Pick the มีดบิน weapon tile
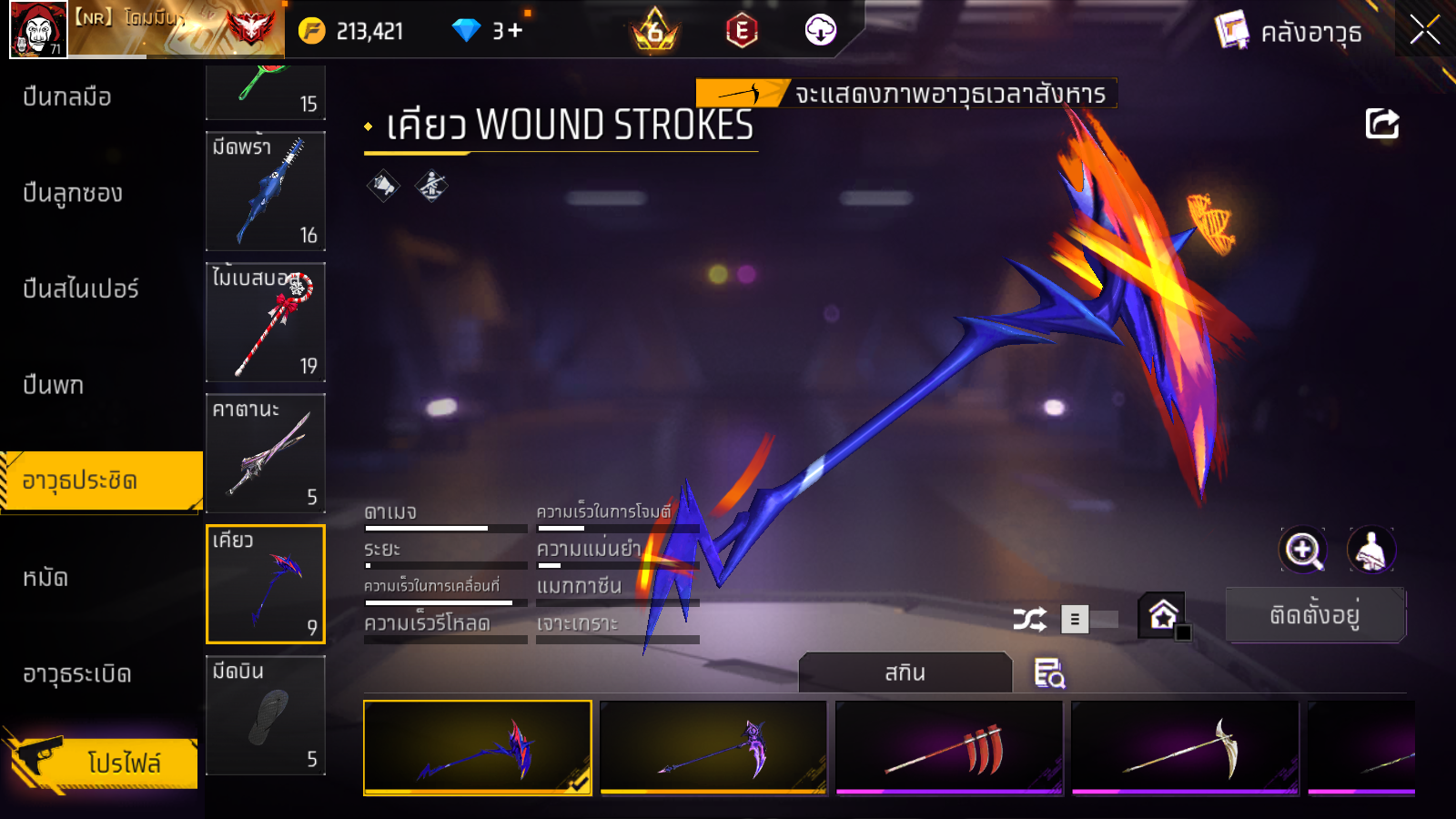1456x819 pixels. 266,715
